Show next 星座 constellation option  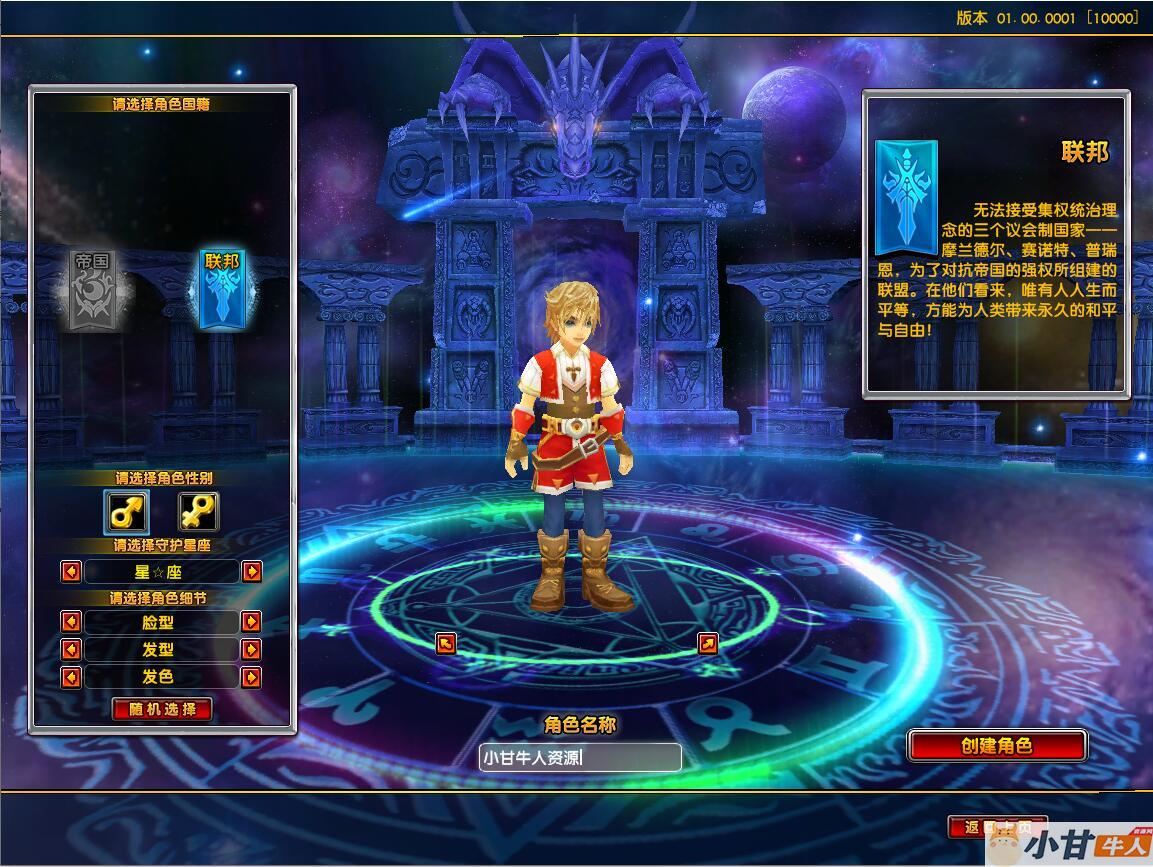pos(252,571)
